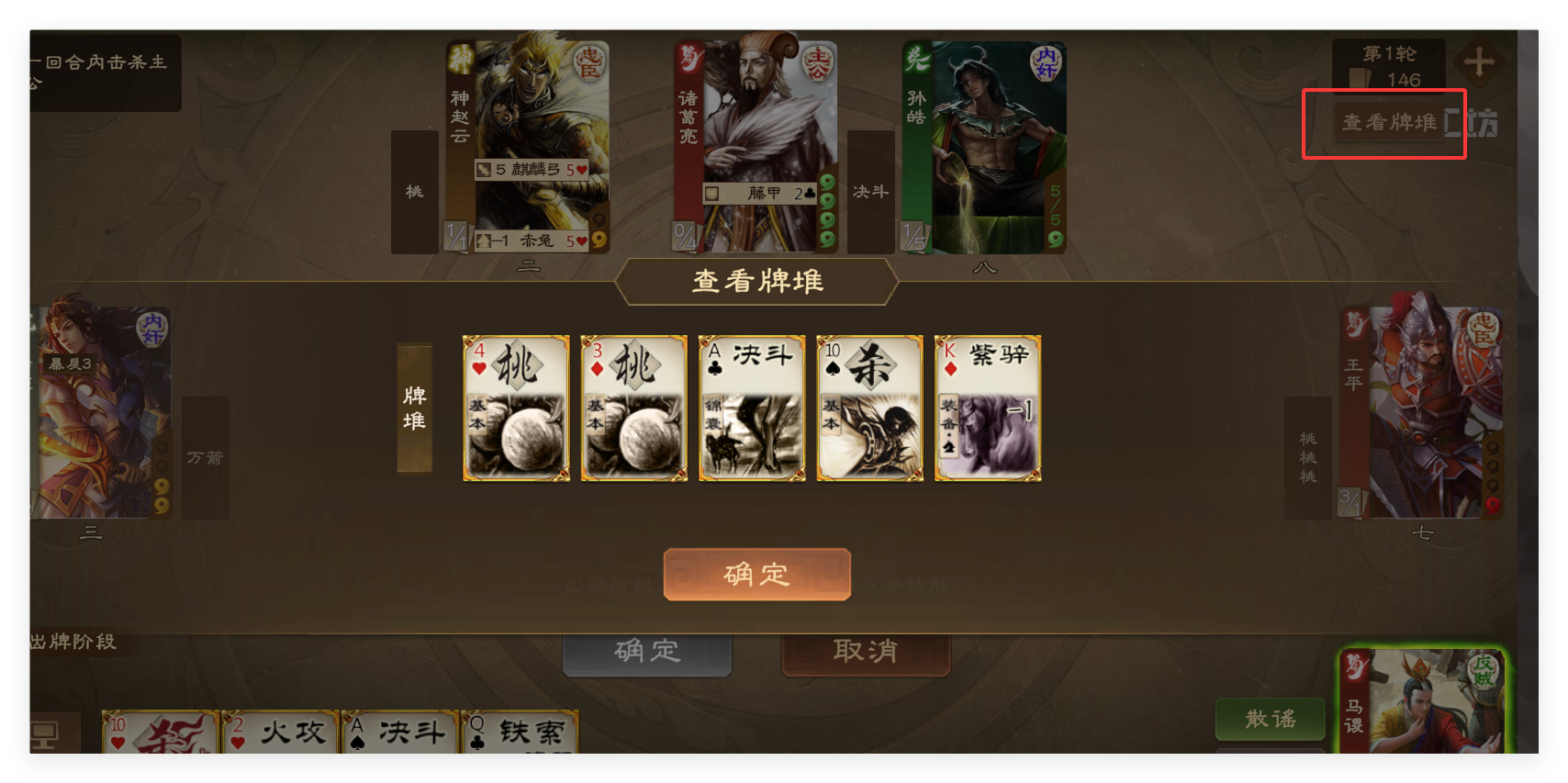Click the pan cross icon at top right
The width and height of the screenshot is (1568, 783).
[x=1480, y=62]
